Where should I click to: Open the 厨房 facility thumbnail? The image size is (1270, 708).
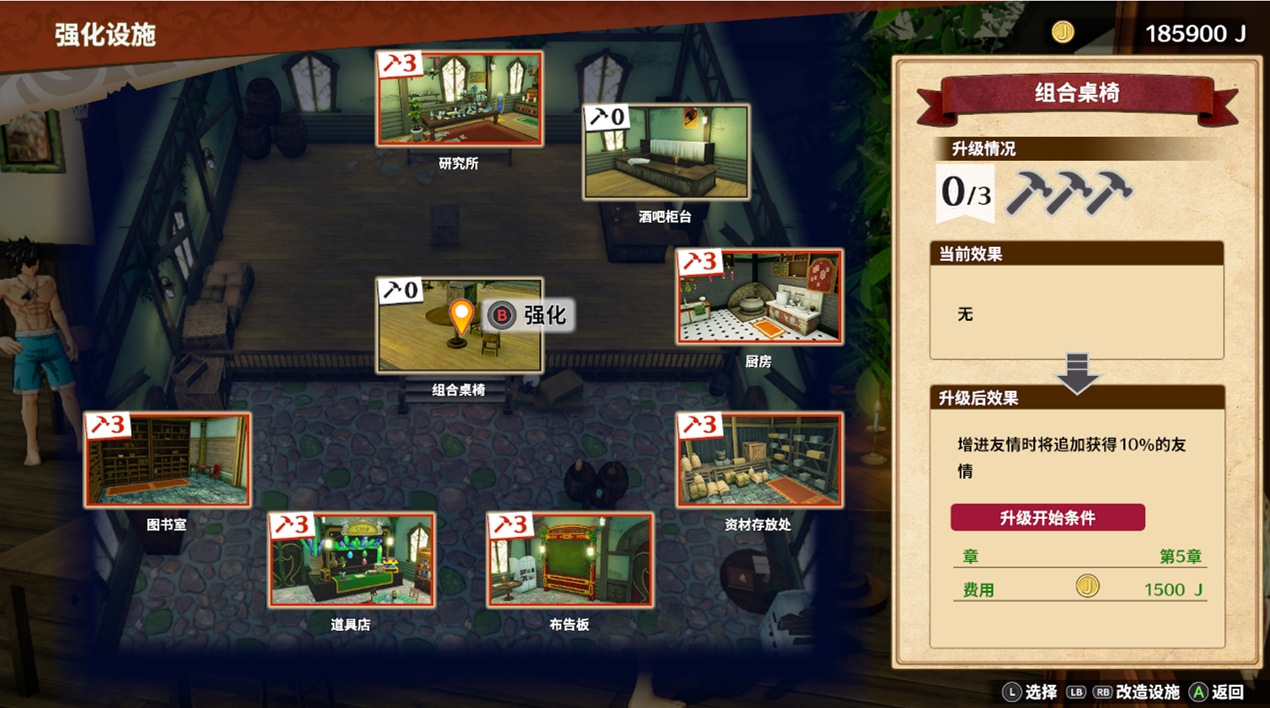760,296
